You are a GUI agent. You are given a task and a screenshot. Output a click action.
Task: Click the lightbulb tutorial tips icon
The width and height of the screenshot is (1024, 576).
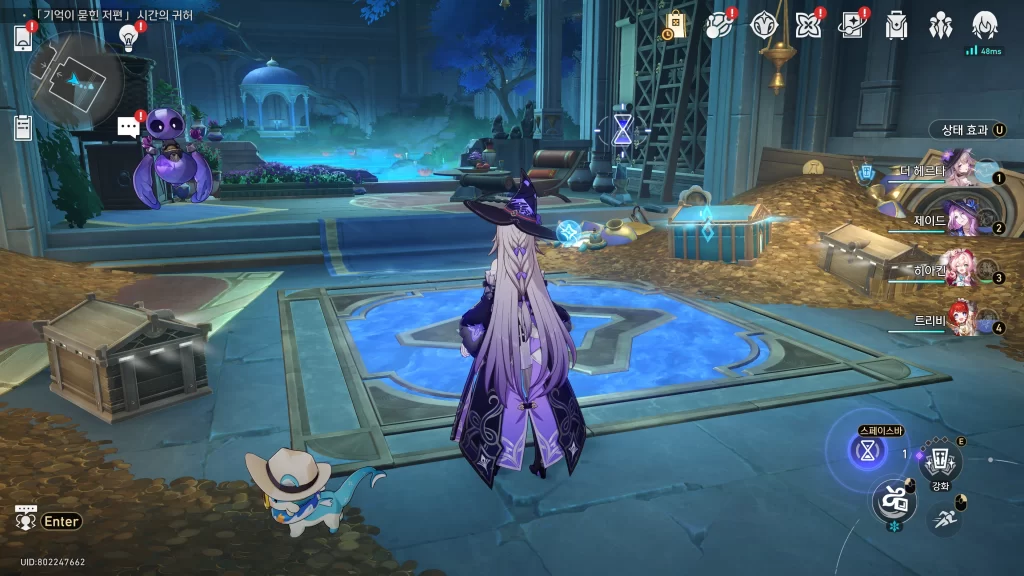(x=128, y=37)
